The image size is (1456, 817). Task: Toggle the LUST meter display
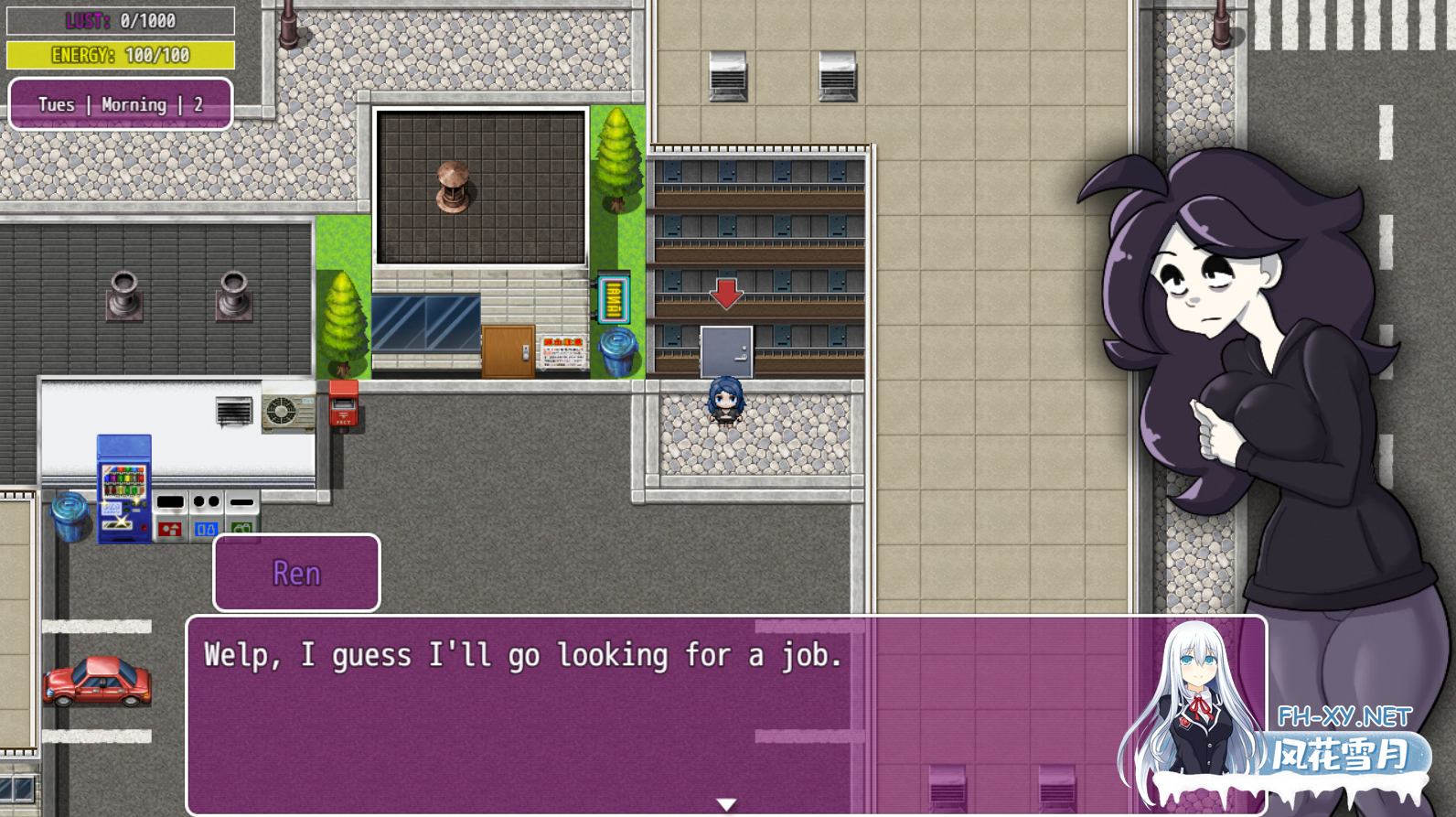point(120,20)
